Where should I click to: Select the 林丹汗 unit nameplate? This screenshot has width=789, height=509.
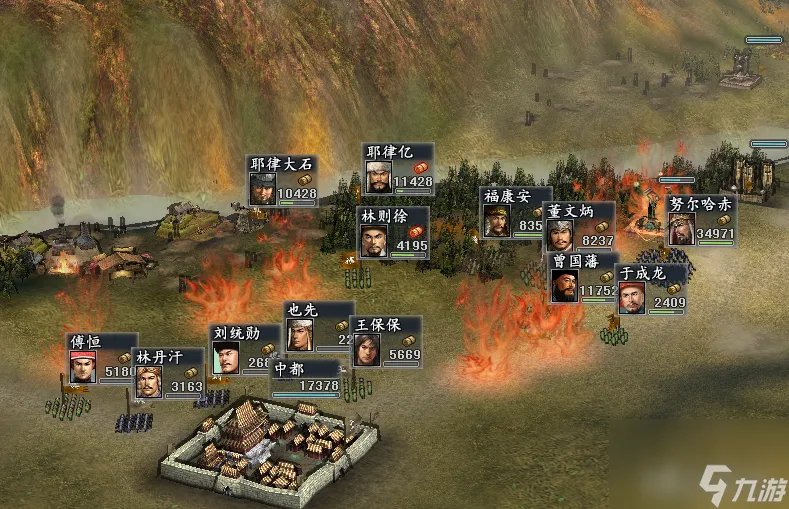click(168, 373)
